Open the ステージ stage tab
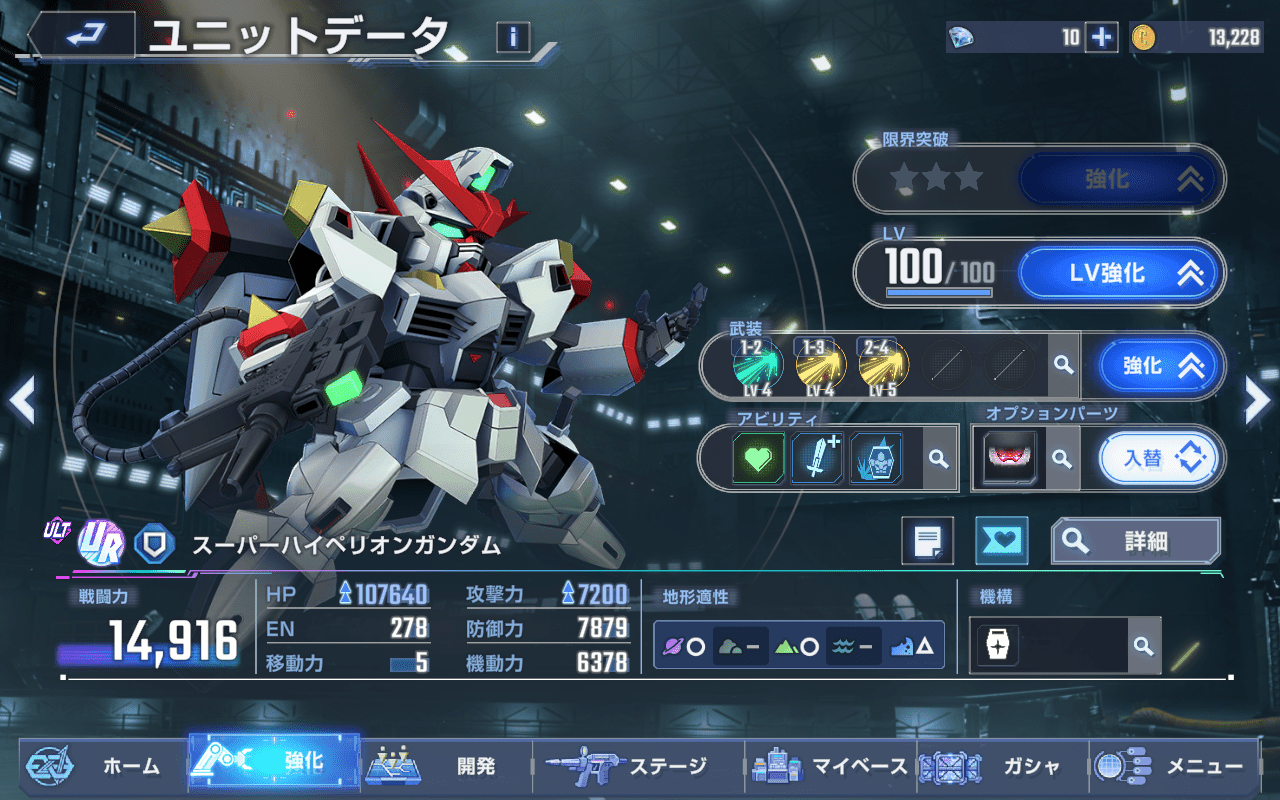The width and height of the screenshot is (1280, 800). 630,767
